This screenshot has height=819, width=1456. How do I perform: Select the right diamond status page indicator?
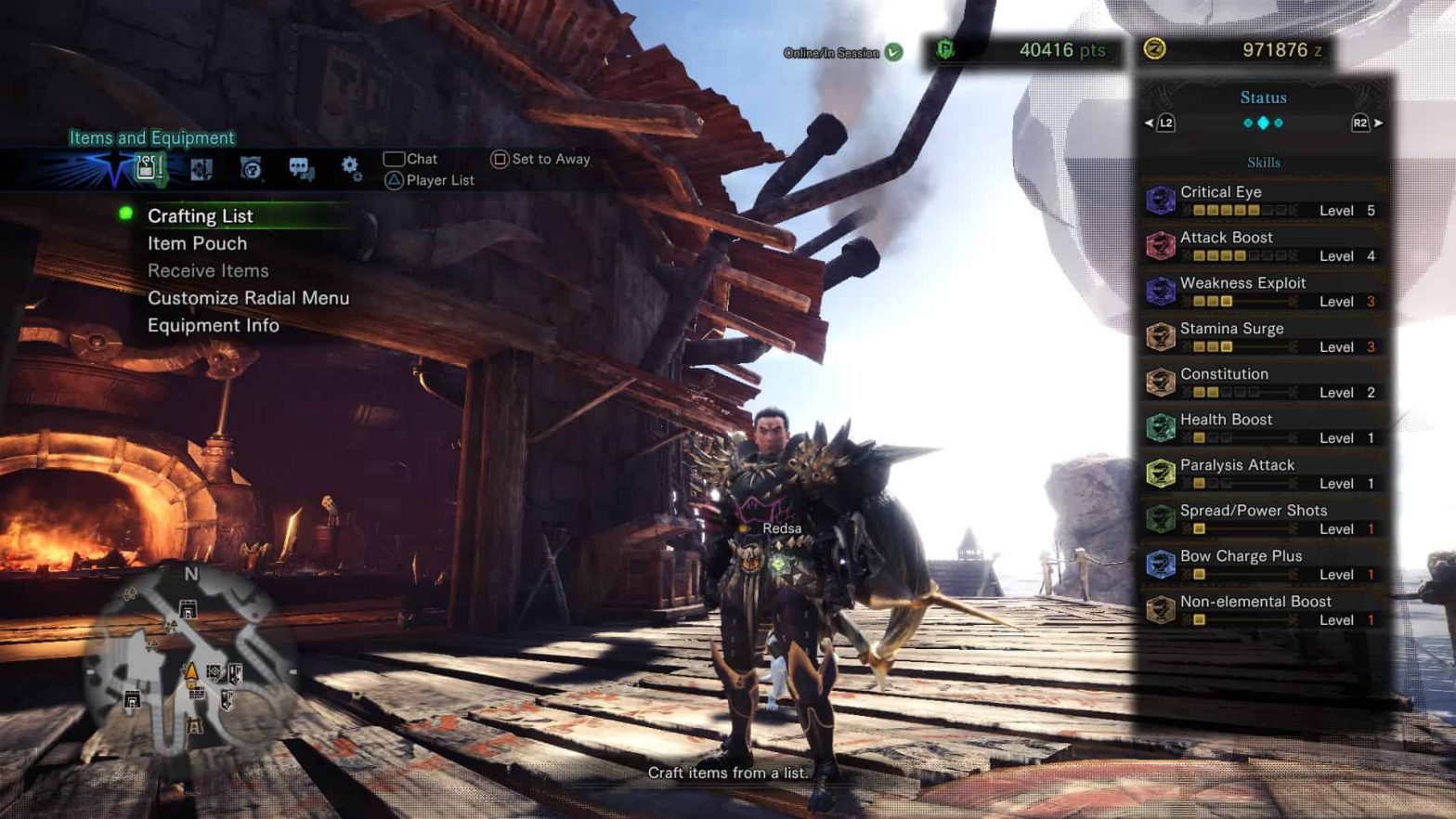pyautogui.click(x=1279, y=123)
